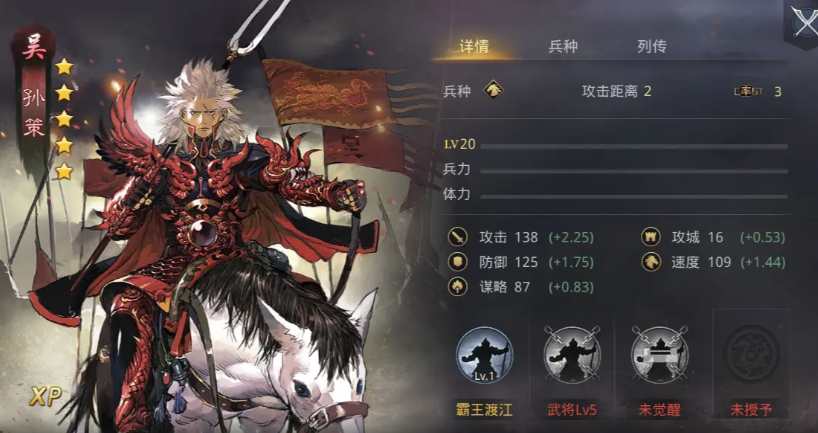The width and height of the screenshot is (818, 433).
Task: Open the 未觉醒 awakening skill slot
Action: (x=660, y=356)
